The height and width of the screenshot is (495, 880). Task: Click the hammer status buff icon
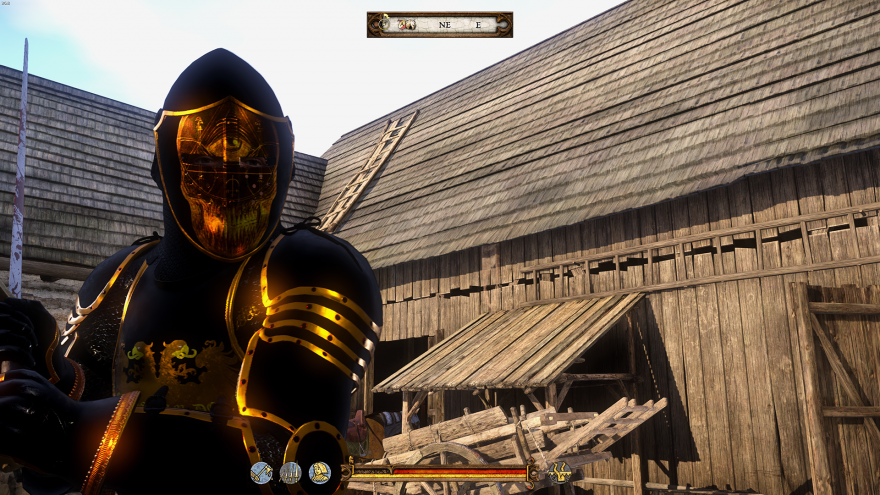click(x=261, y=473)
